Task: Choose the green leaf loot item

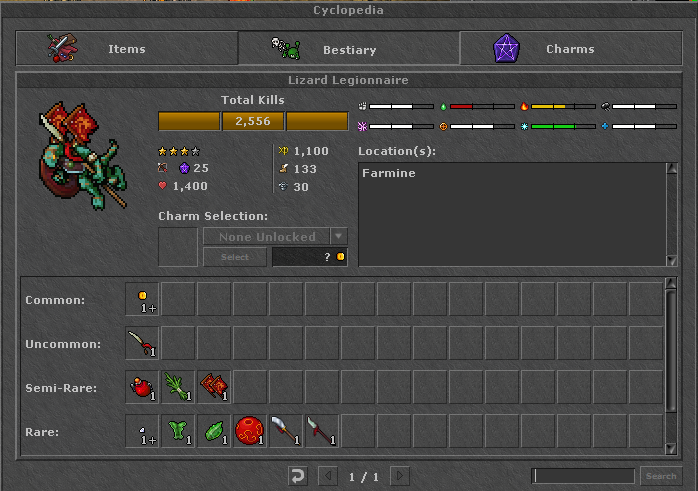Action: tap(214, 431)
